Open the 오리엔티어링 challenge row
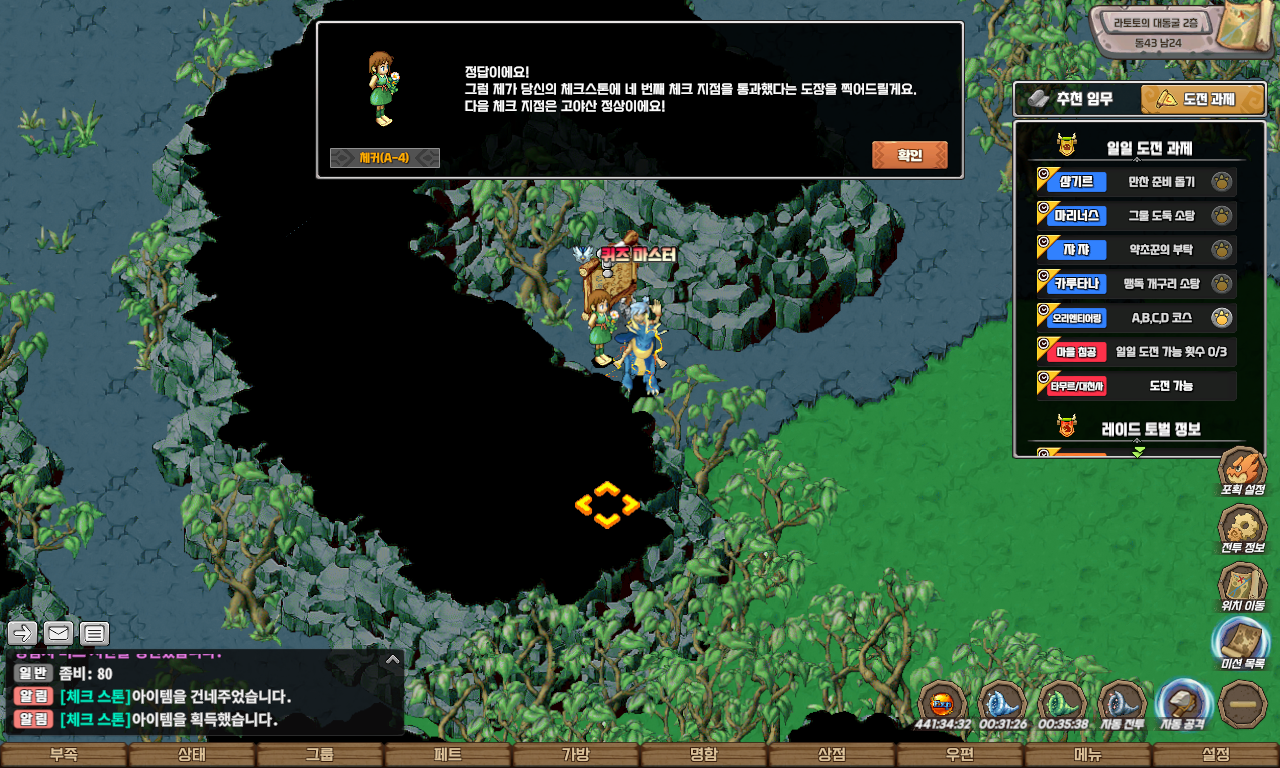Viewport: 1280px width, 768px height. 1136,318
